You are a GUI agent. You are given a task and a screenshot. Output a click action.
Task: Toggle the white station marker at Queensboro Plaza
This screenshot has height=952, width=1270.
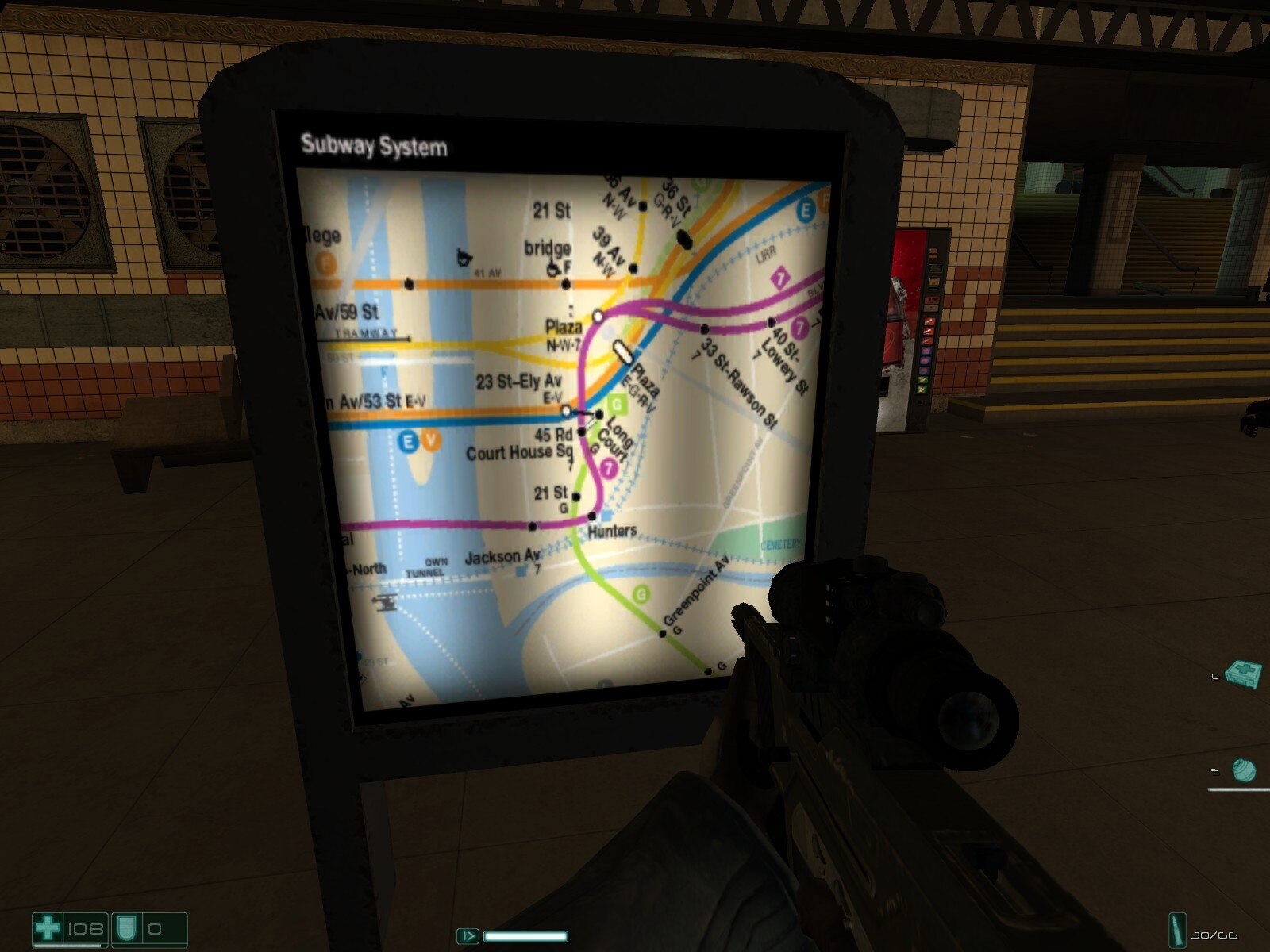pos(599,315)
